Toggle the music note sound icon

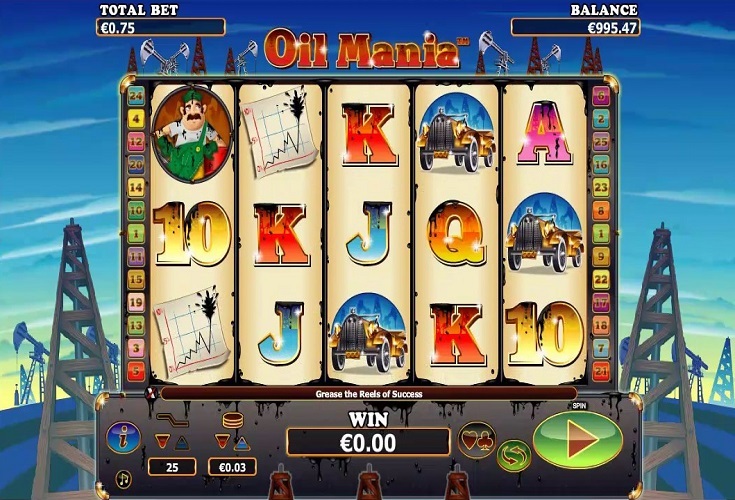click(x=123, y=478)
